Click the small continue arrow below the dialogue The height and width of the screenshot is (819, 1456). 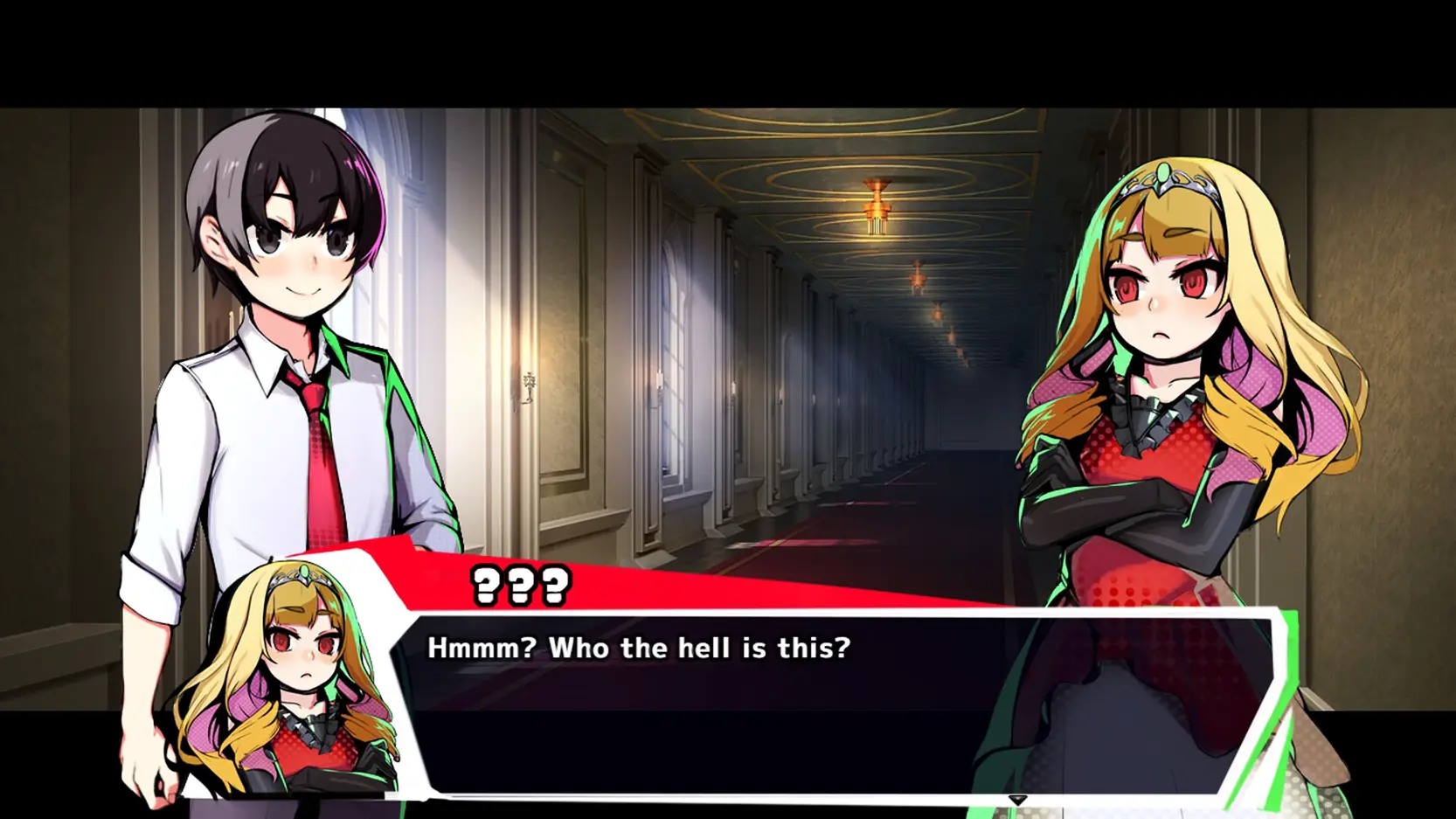(1017, 800)
